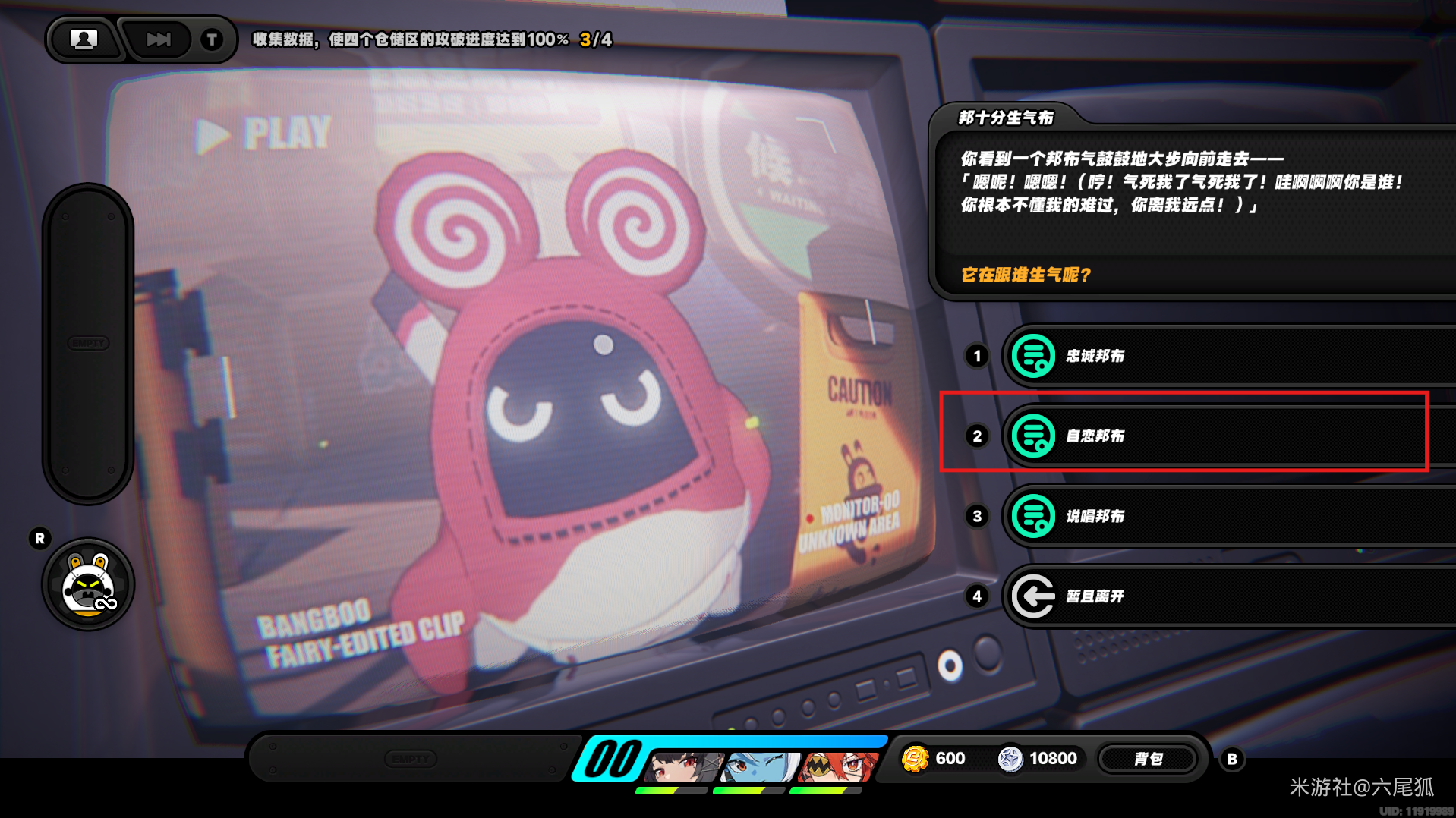Select the red-haired agent portrait

(837, 766)
